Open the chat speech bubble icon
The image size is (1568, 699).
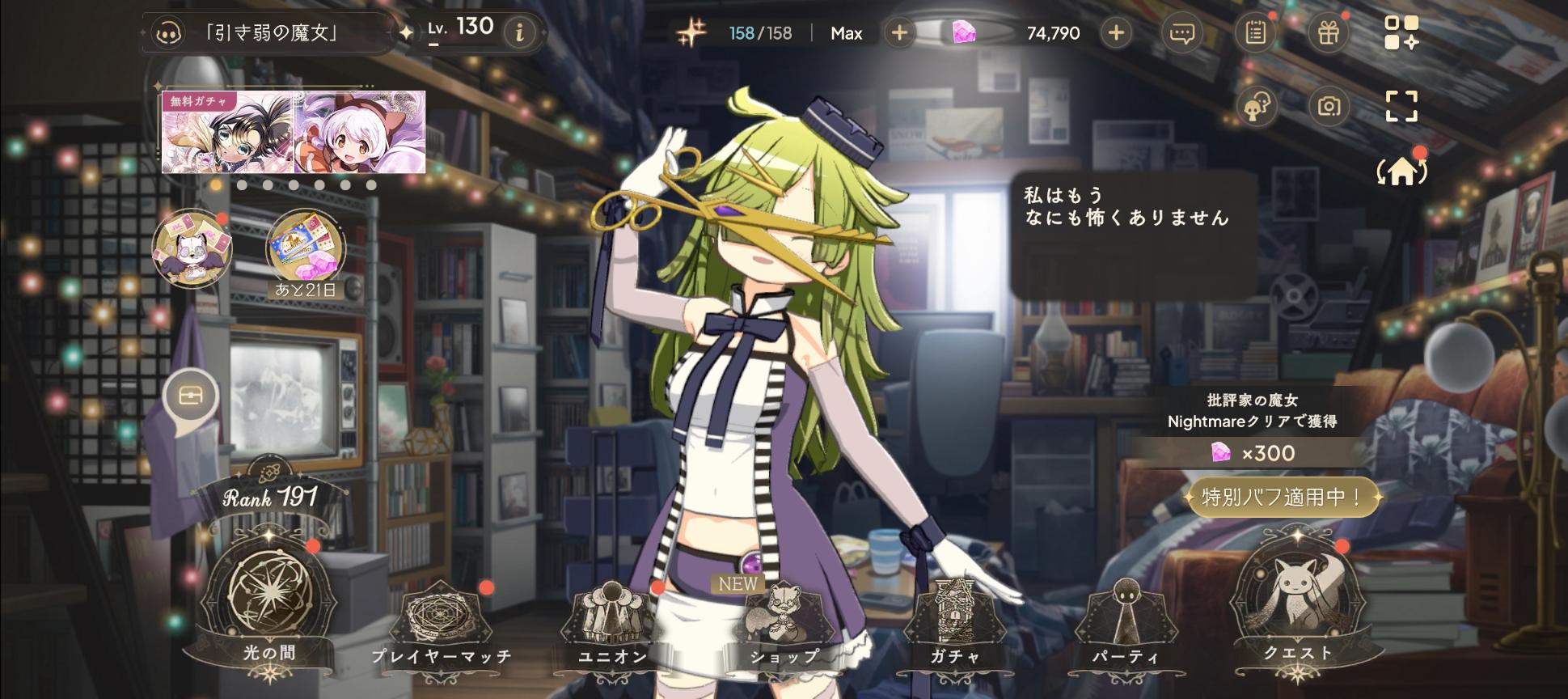tap(1182, 33)
